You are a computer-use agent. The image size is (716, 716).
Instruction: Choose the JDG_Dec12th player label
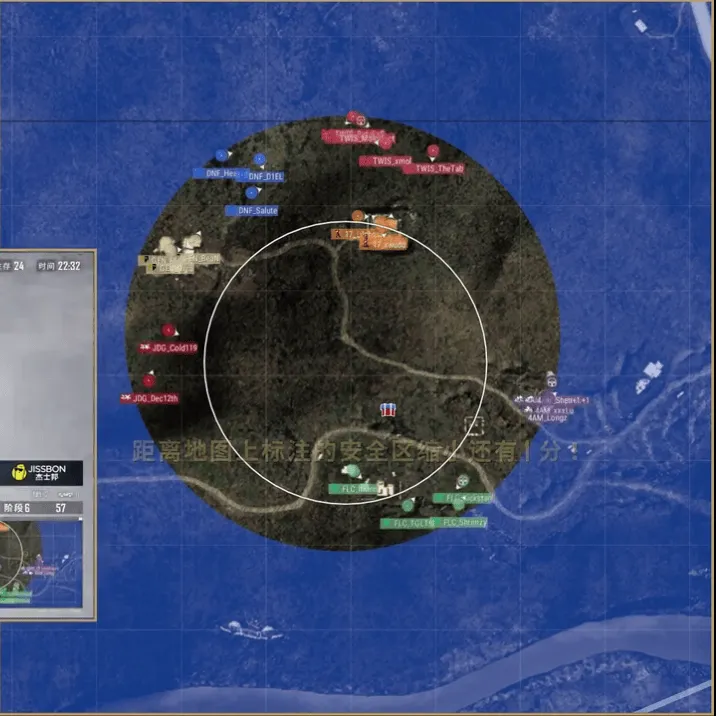[149, 398]
